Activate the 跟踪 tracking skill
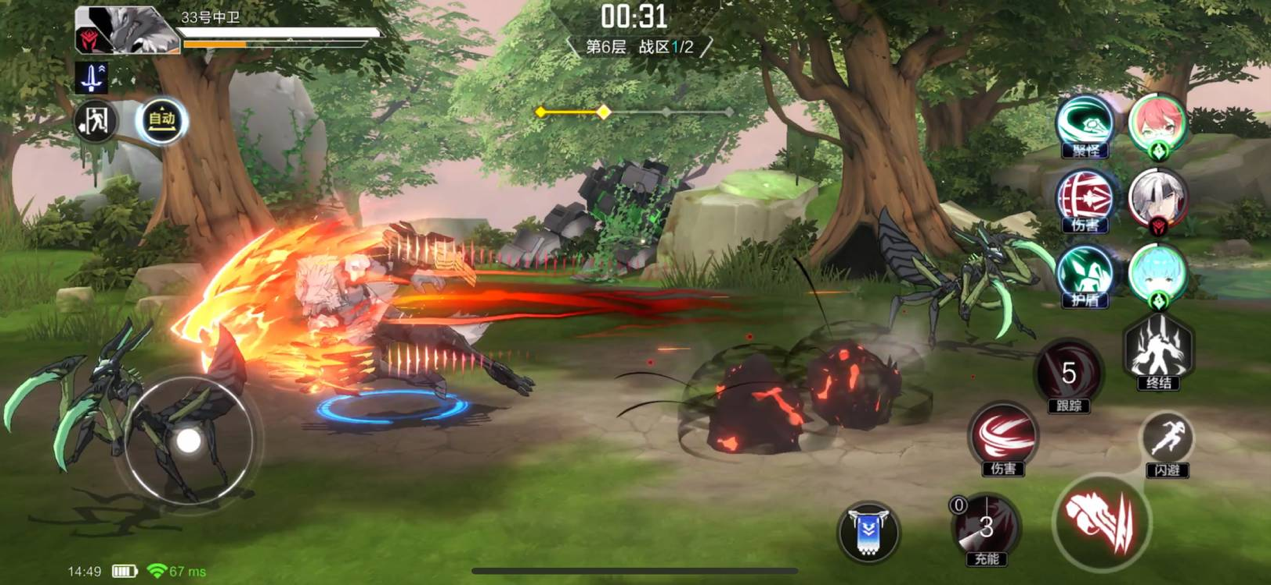This screenshot has height=585, width=1271. point(1068,375)
